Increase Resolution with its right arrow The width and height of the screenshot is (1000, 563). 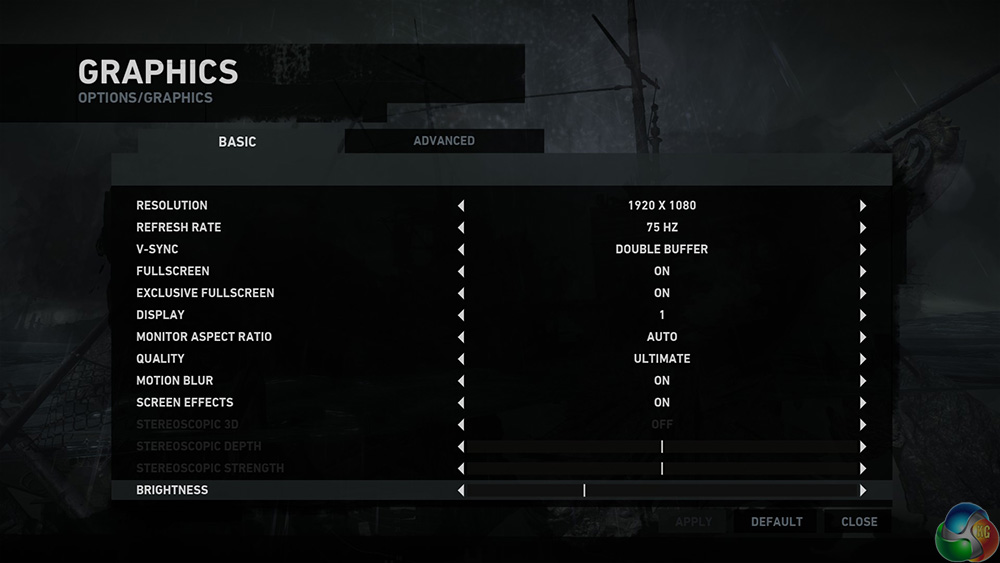[862, 206]
